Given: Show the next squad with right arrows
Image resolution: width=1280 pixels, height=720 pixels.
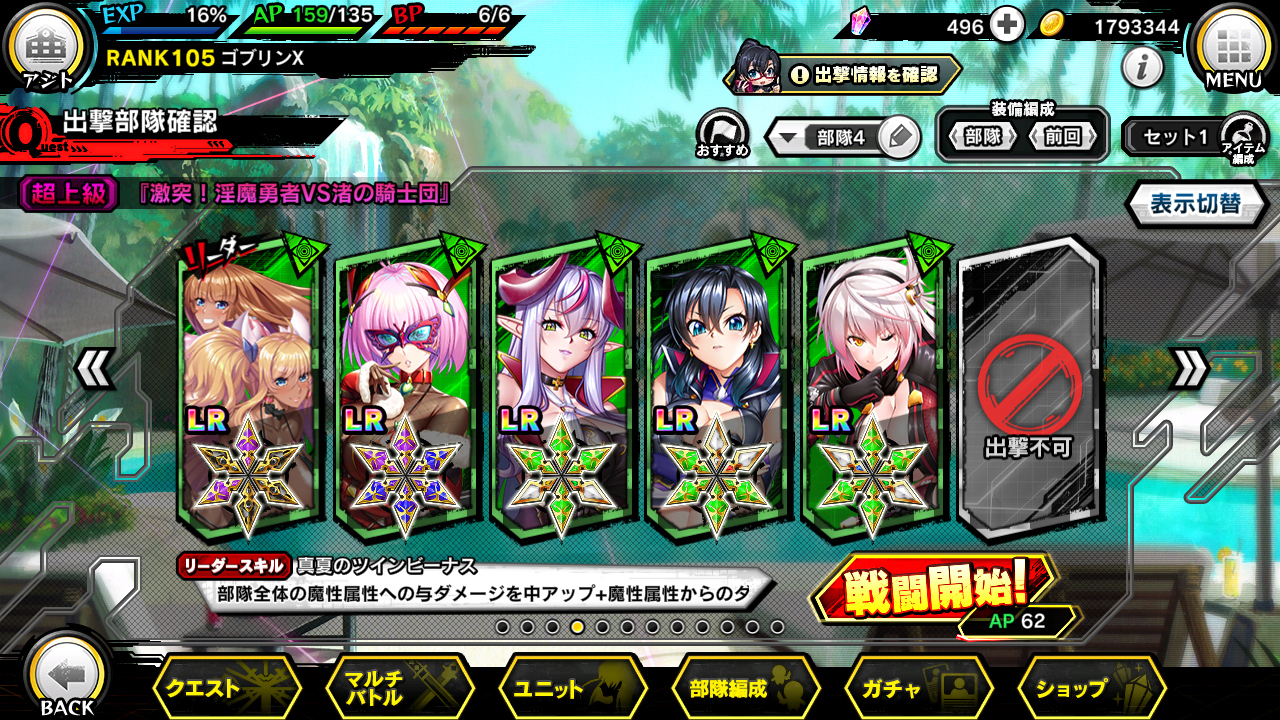Looking at the screenshot, I should tap(1189, 369).
